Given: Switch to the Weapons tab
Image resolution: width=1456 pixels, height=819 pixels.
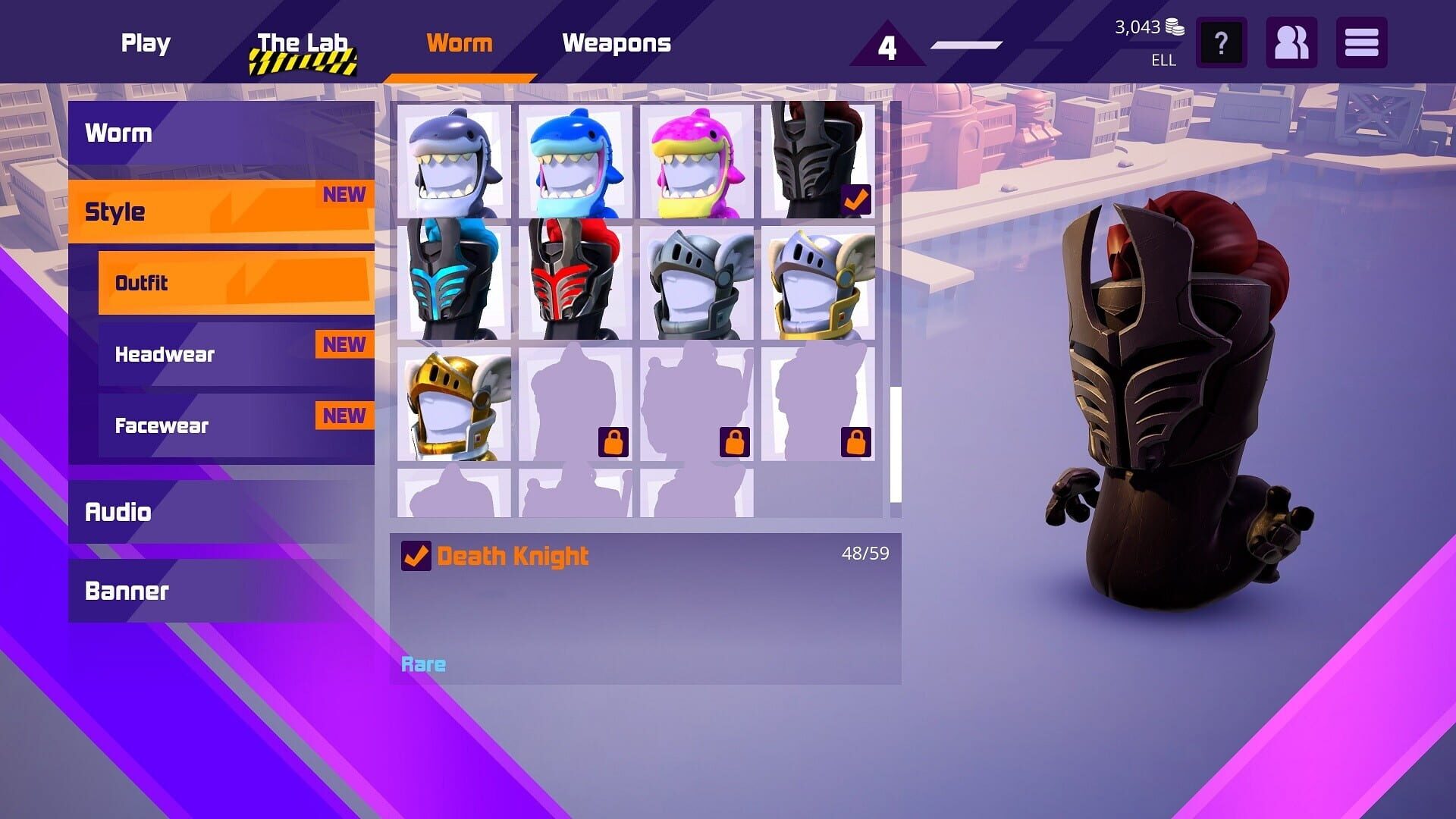Looking at the screenshot, I should [617, 43].
